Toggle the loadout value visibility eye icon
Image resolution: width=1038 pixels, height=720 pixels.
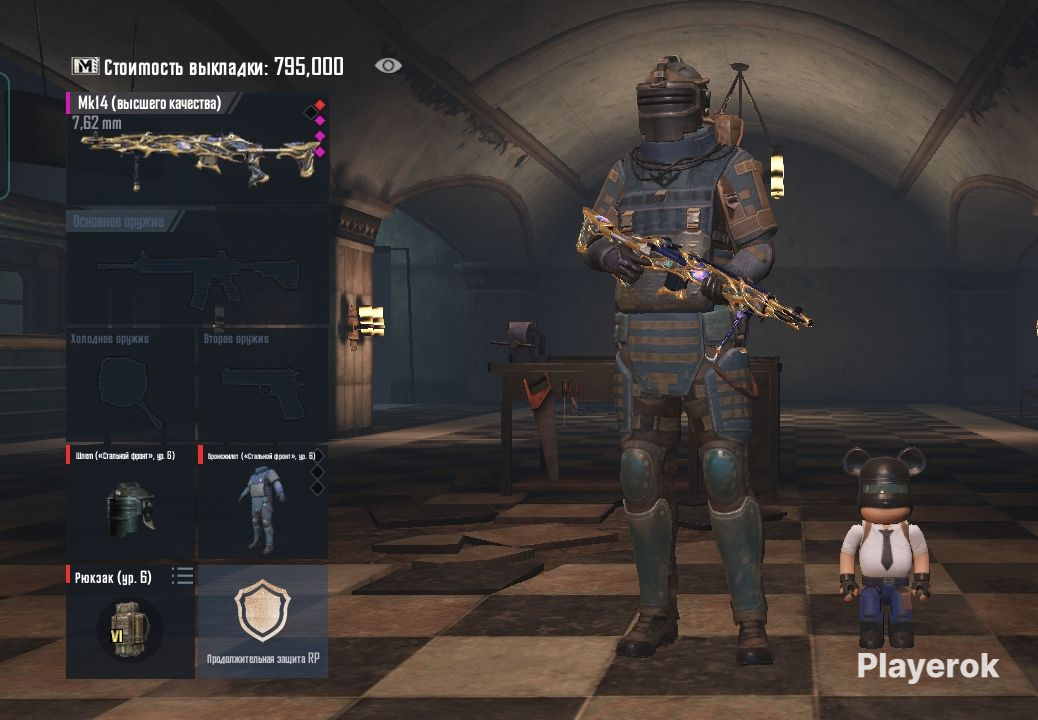(x=388, y=66)
